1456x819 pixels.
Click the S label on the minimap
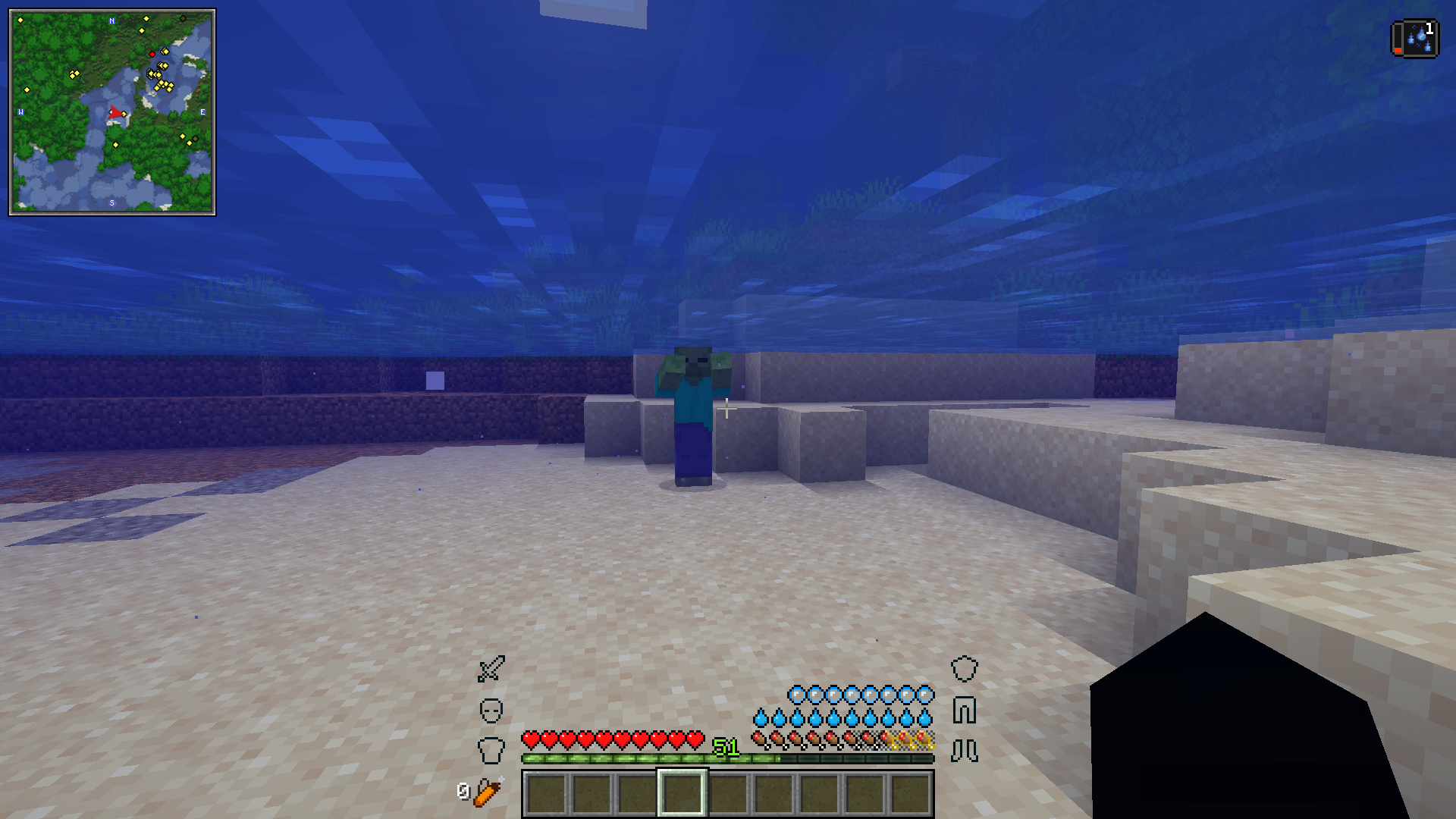(x=111, y=203)
